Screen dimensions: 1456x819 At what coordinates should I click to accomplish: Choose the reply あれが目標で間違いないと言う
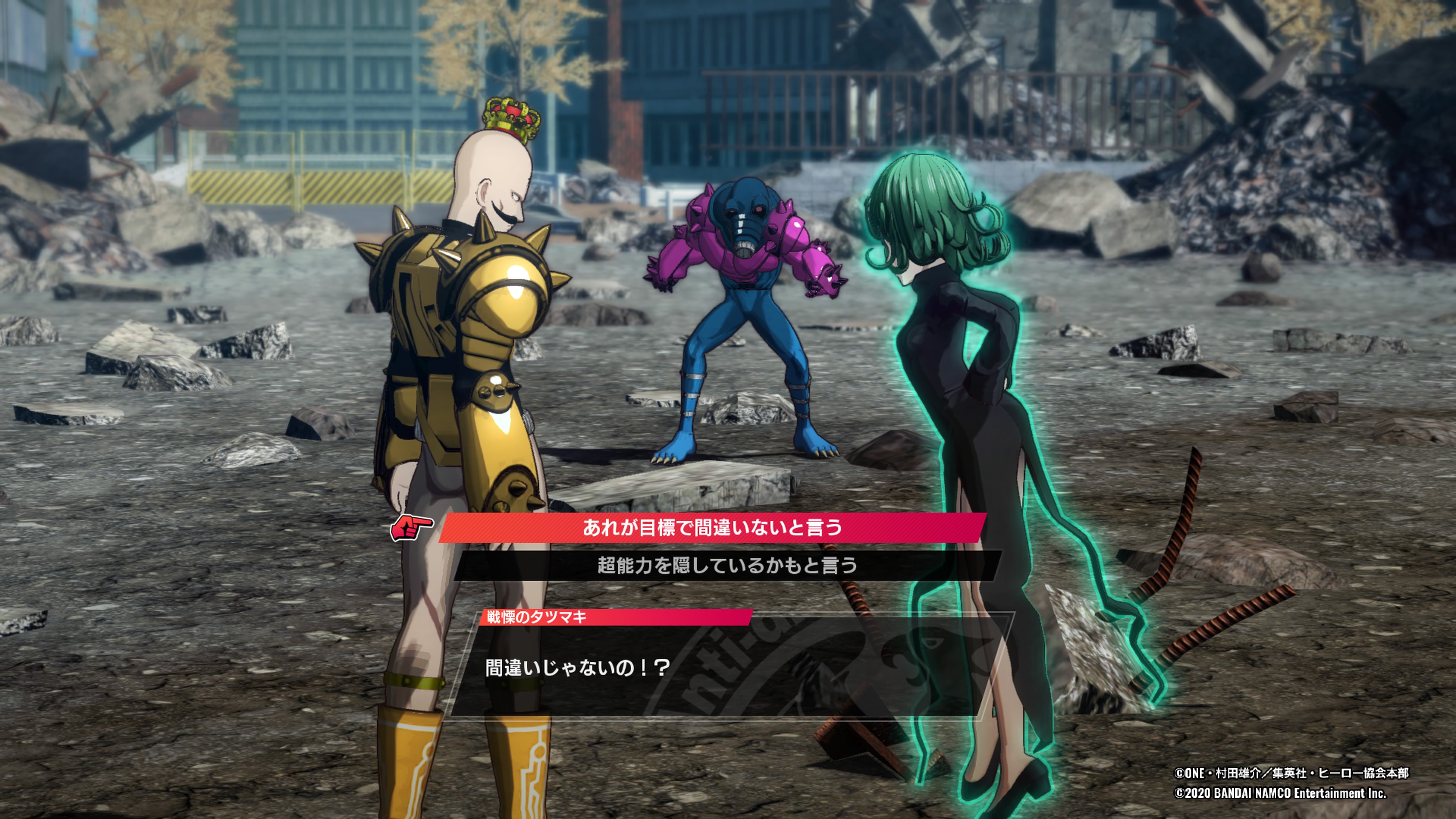pos(712,528)
